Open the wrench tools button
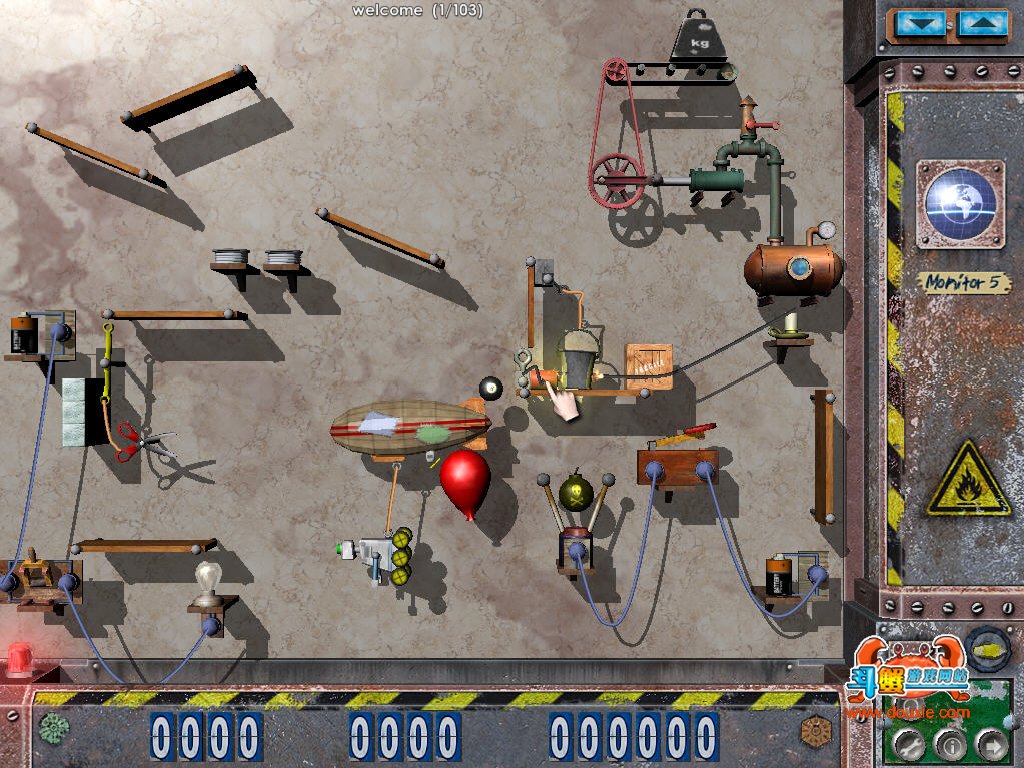 click(908, 743)
